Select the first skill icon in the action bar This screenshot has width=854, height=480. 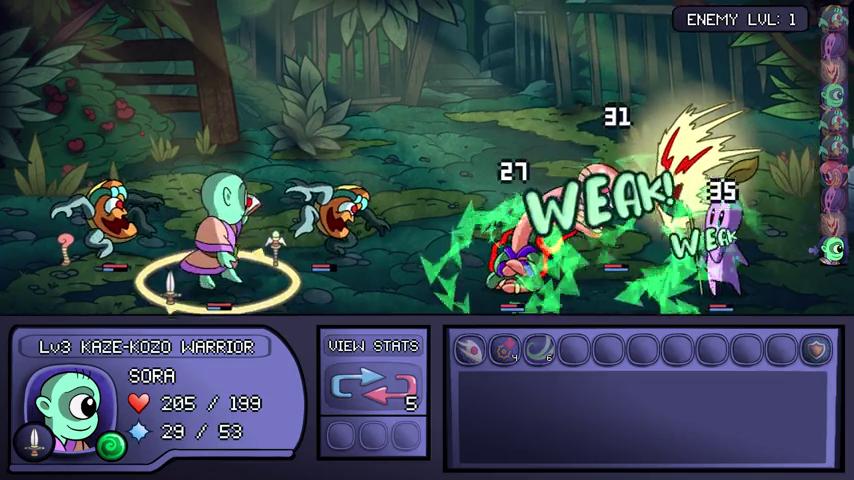click(x=470, y=349)
